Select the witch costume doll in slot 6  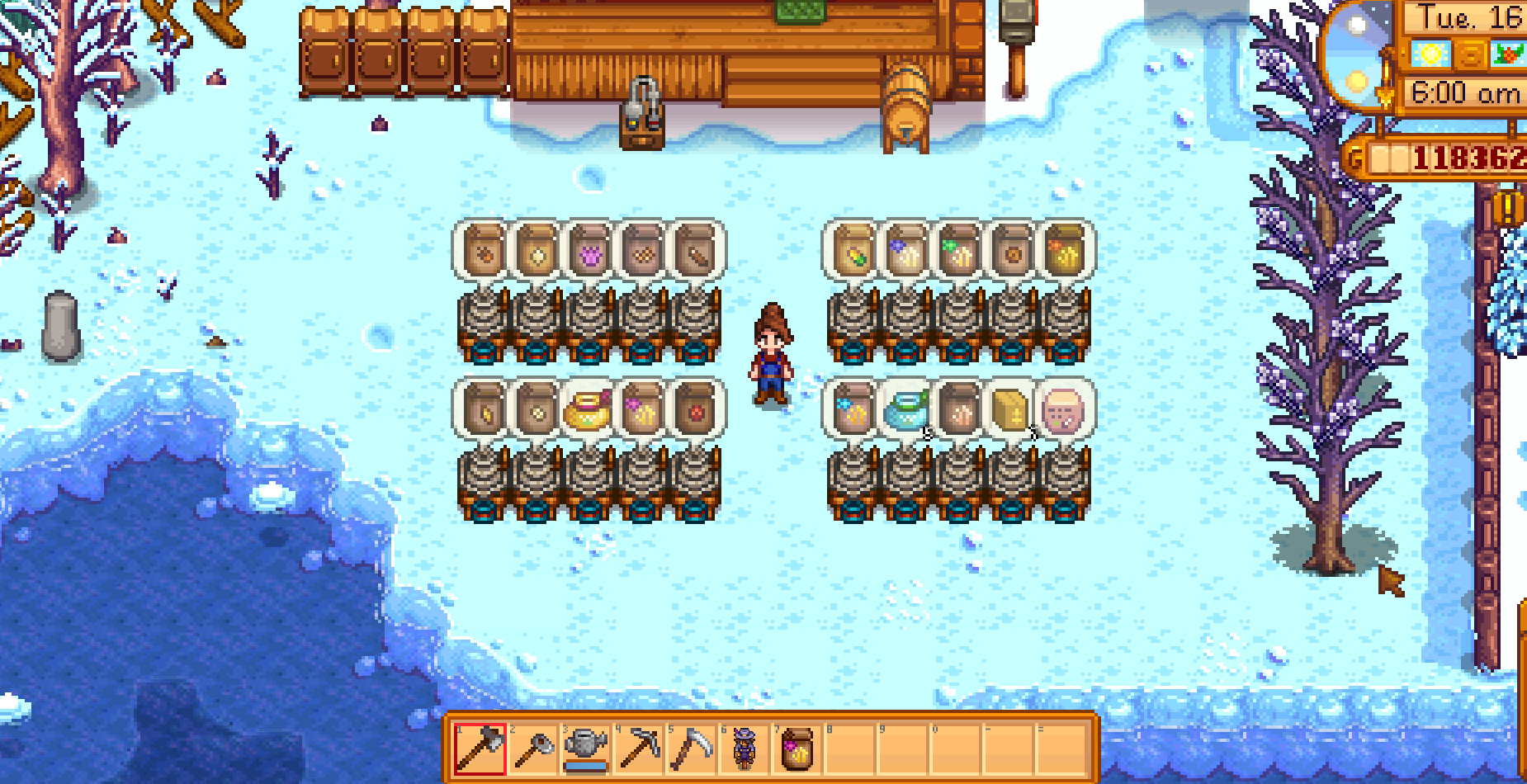[x=743, y=749]
